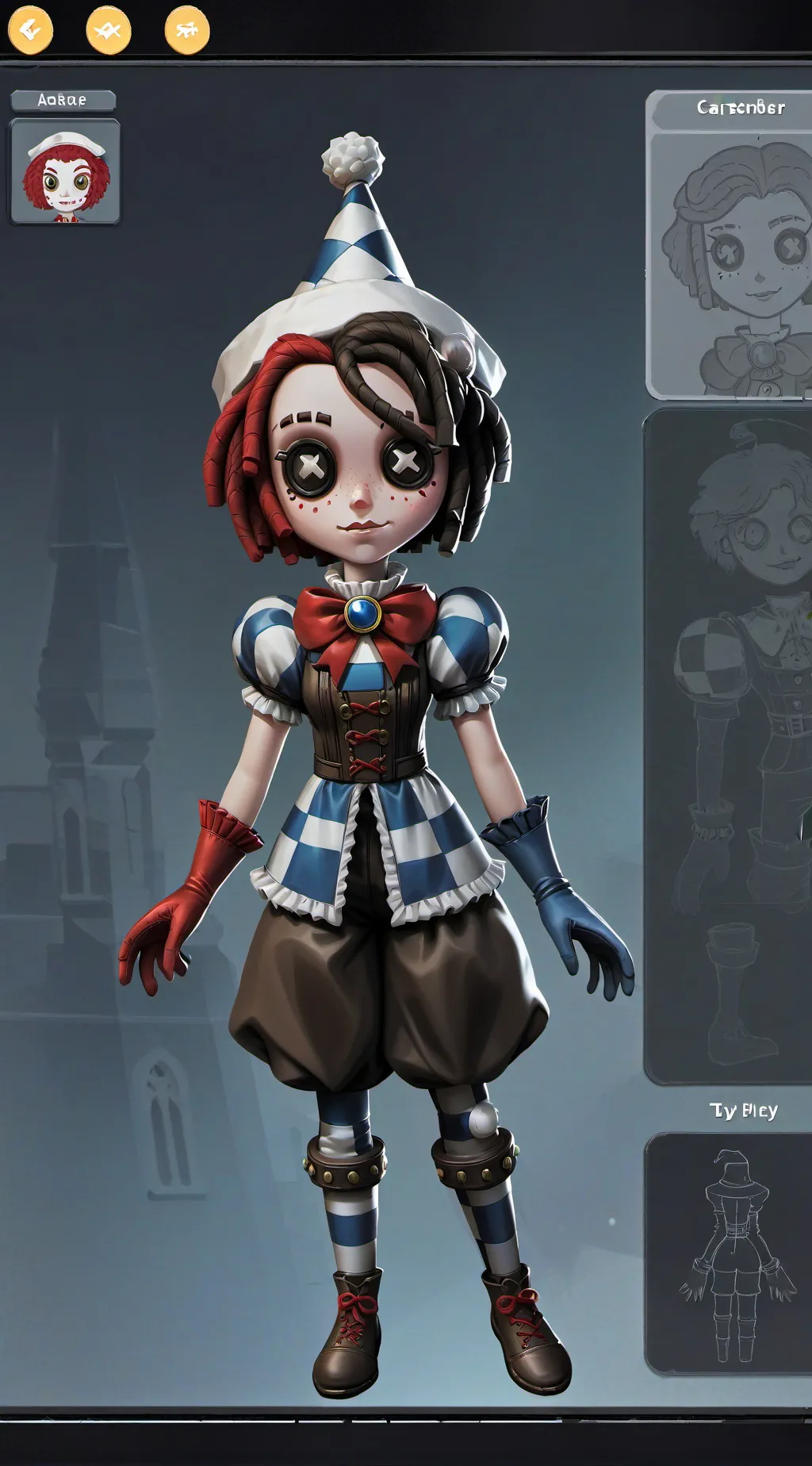Select the greyed-out full-body costume card
Screen dimensions: 812x1466
(728, 746)
